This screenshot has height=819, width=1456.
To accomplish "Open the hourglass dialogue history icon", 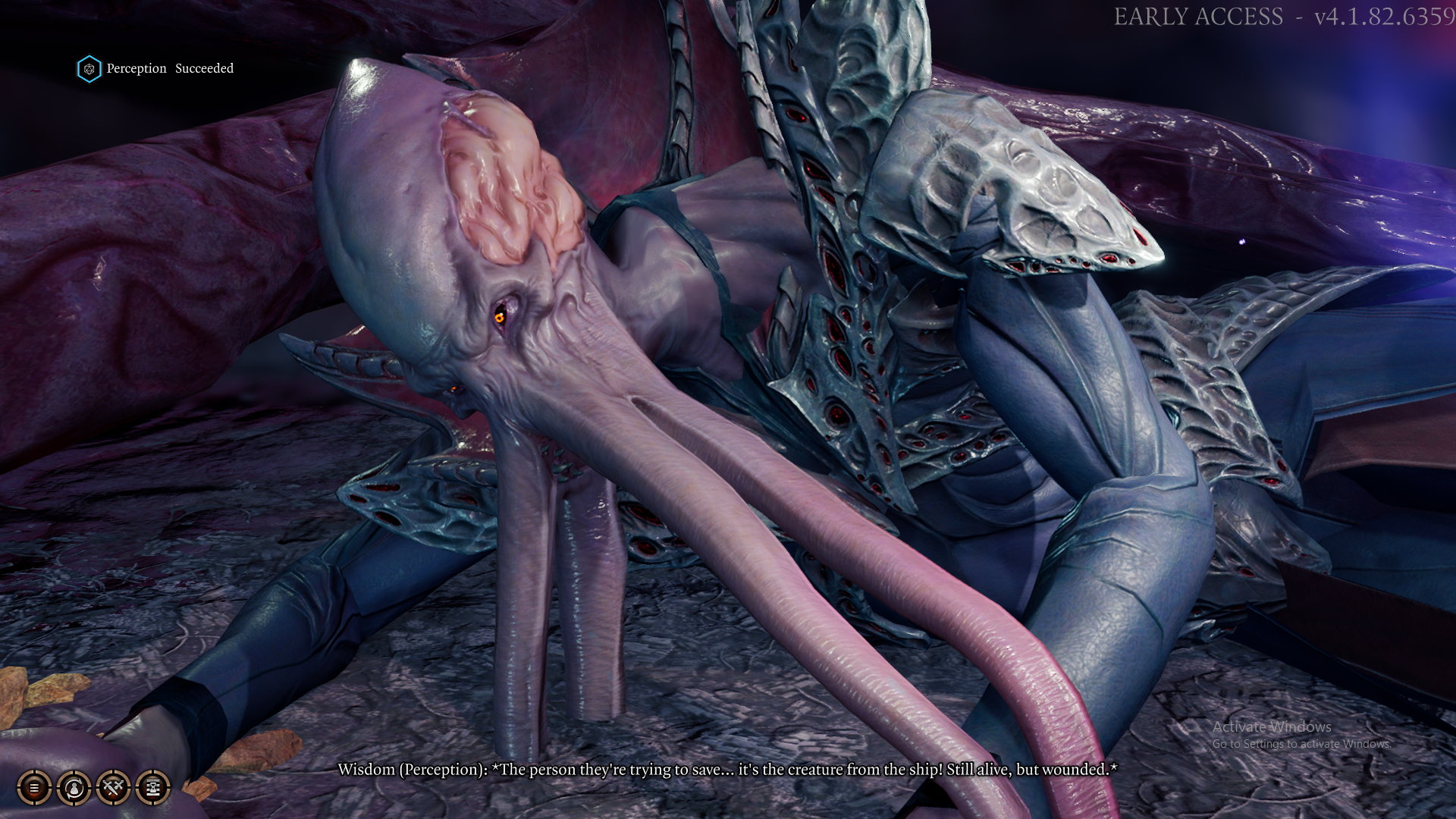I will (x=152, y=788).
